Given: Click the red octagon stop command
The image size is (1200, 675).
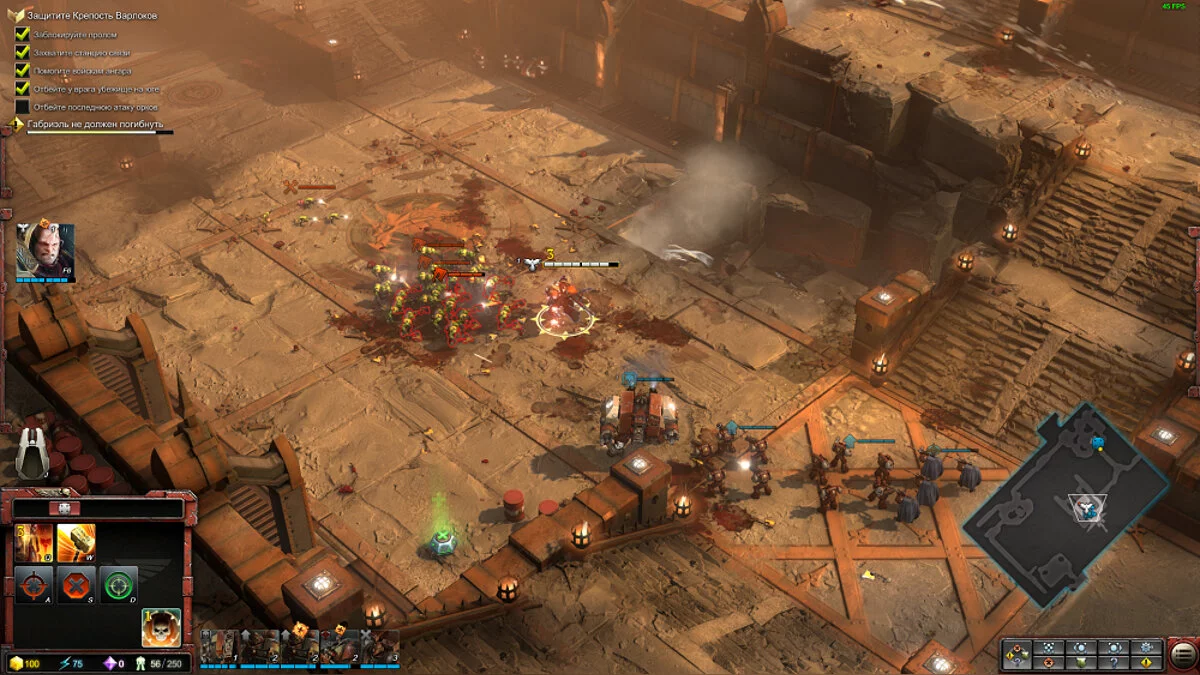Looking at the screenshot, I should [x=76, y=584].
